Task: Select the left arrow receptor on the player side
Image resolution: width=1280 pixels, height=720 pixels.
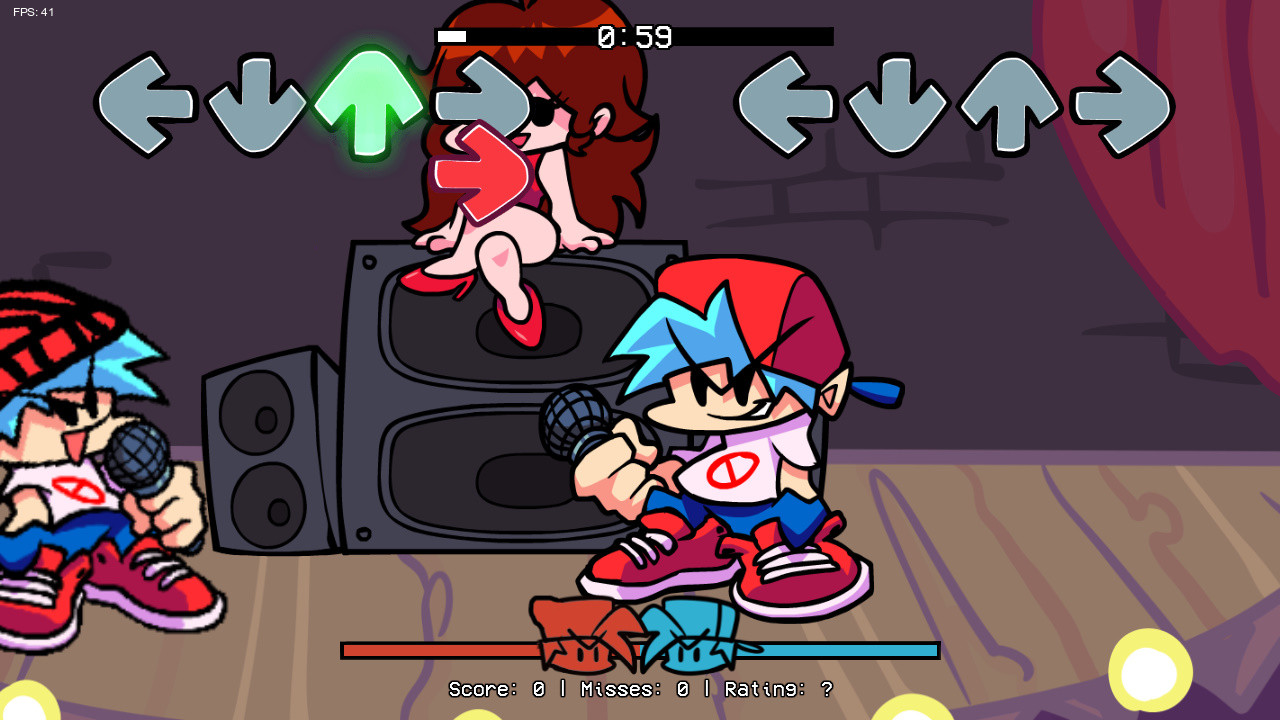Action: pos(790,103)
